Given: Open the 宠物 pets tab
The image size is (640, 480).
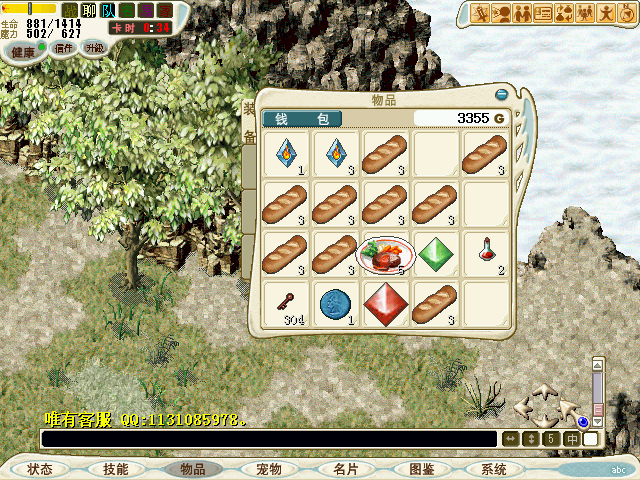Looking at the screenshot, I should (269, 469).
